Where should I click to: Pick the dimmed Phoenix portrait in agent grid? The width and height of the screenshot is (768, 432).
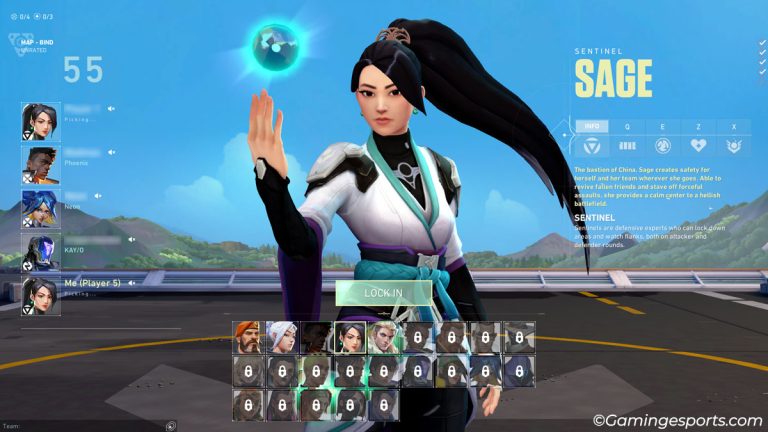click(316, 337)
